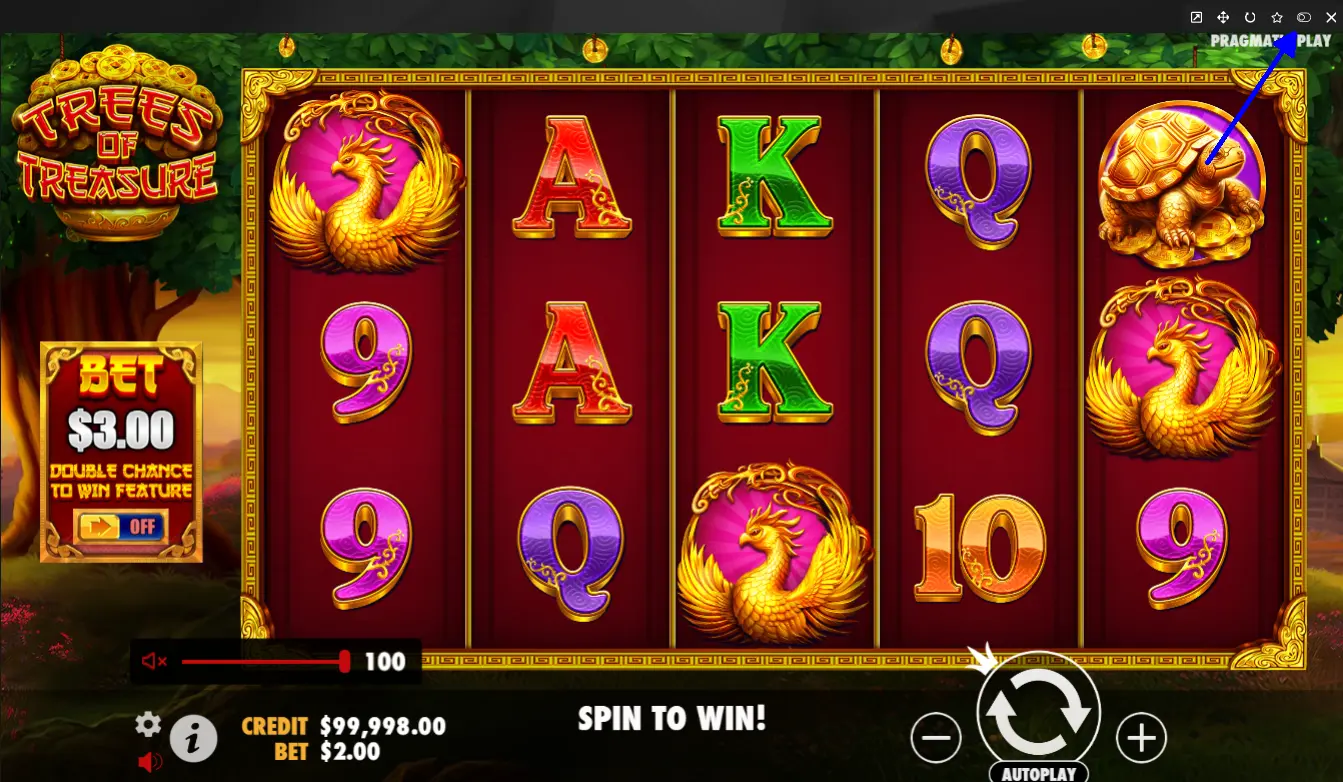The image size is (1343, 782).
Task: Reload the game using the refresh icon
Action: coord(1250,17)
